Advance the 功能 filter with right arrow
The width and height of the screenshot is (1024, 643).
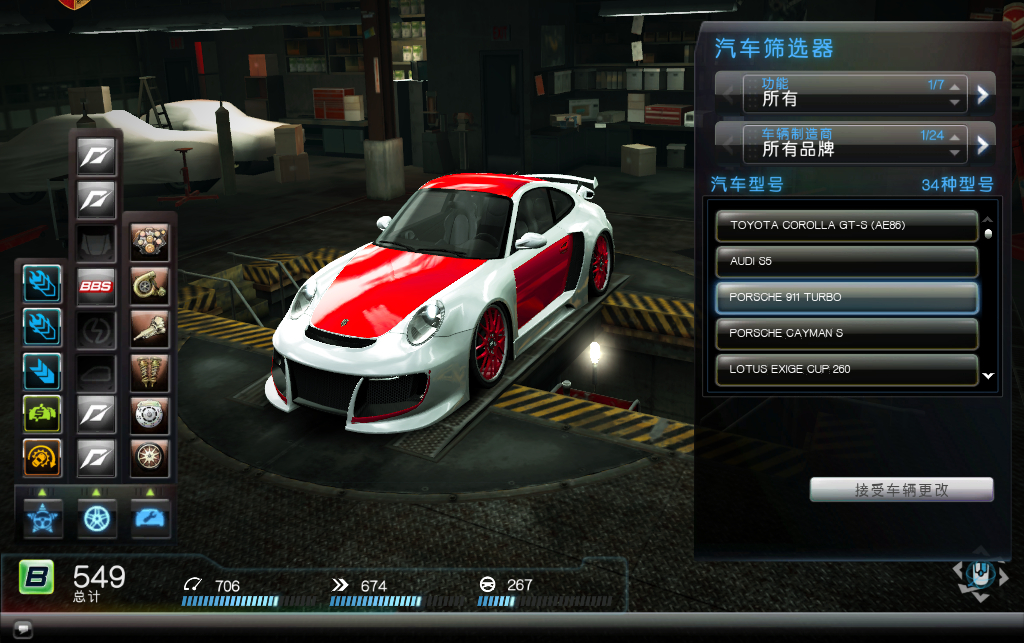pos(983,94)
